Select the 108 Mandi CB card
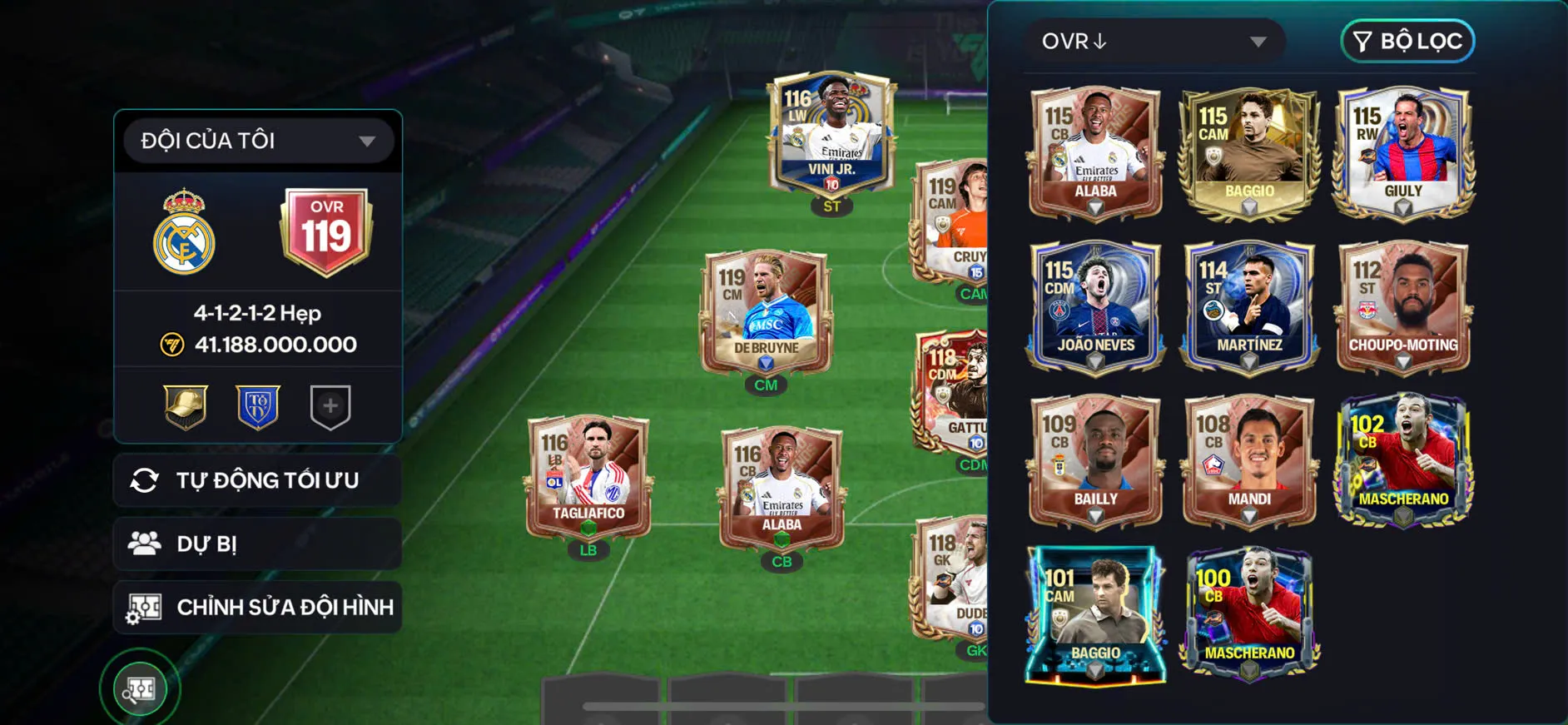Image resolution: width=1568 pixels, height=725 pixels. tap(1249, 460)
